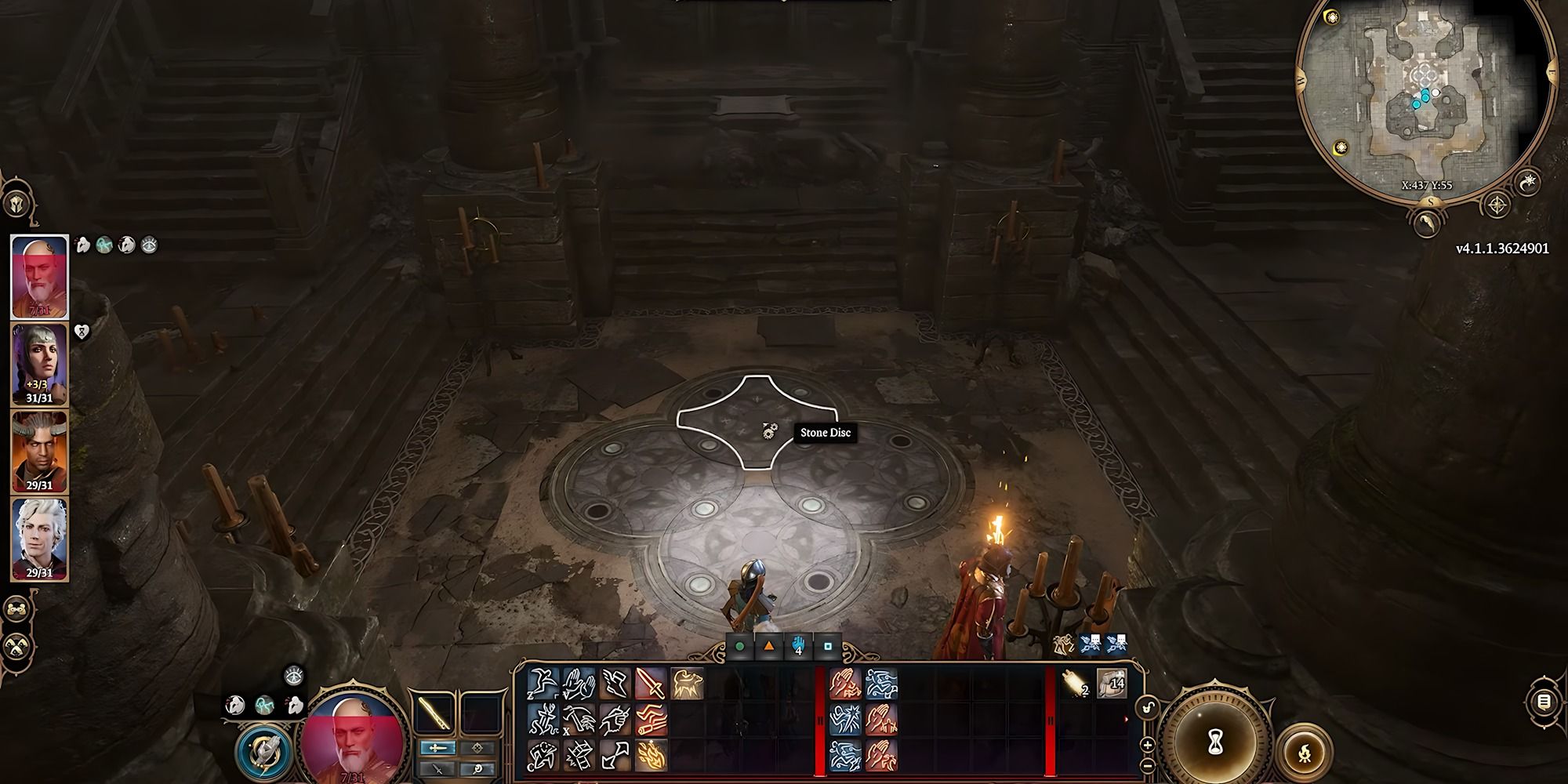Viewport: 1568px width, 784px height.
Task: Select Shadowheart's portrait in the party list
Action: 39,365
